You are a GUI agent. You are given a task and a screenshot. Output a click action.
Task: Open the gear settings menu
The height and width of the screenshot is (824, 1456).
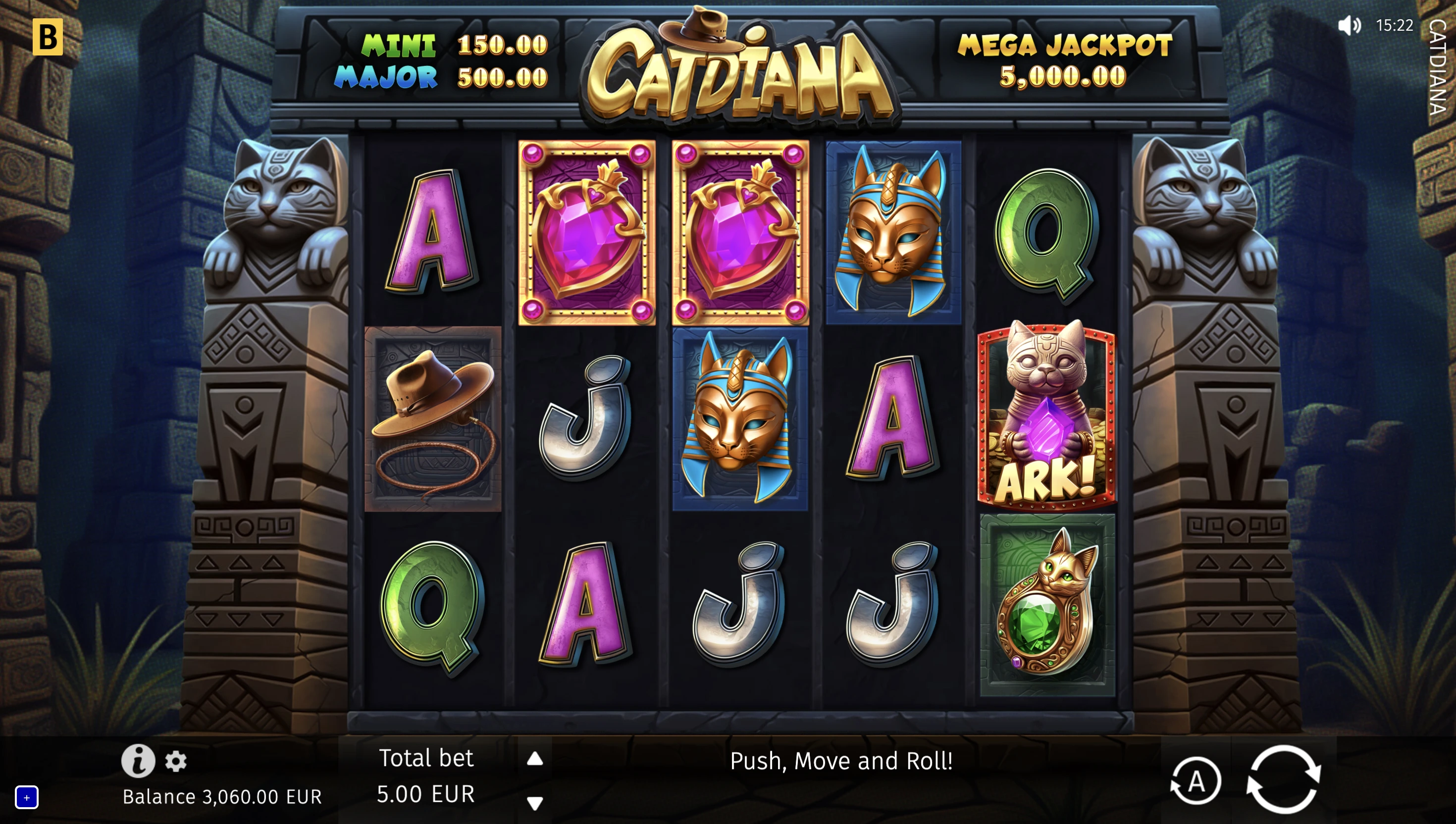176,762
